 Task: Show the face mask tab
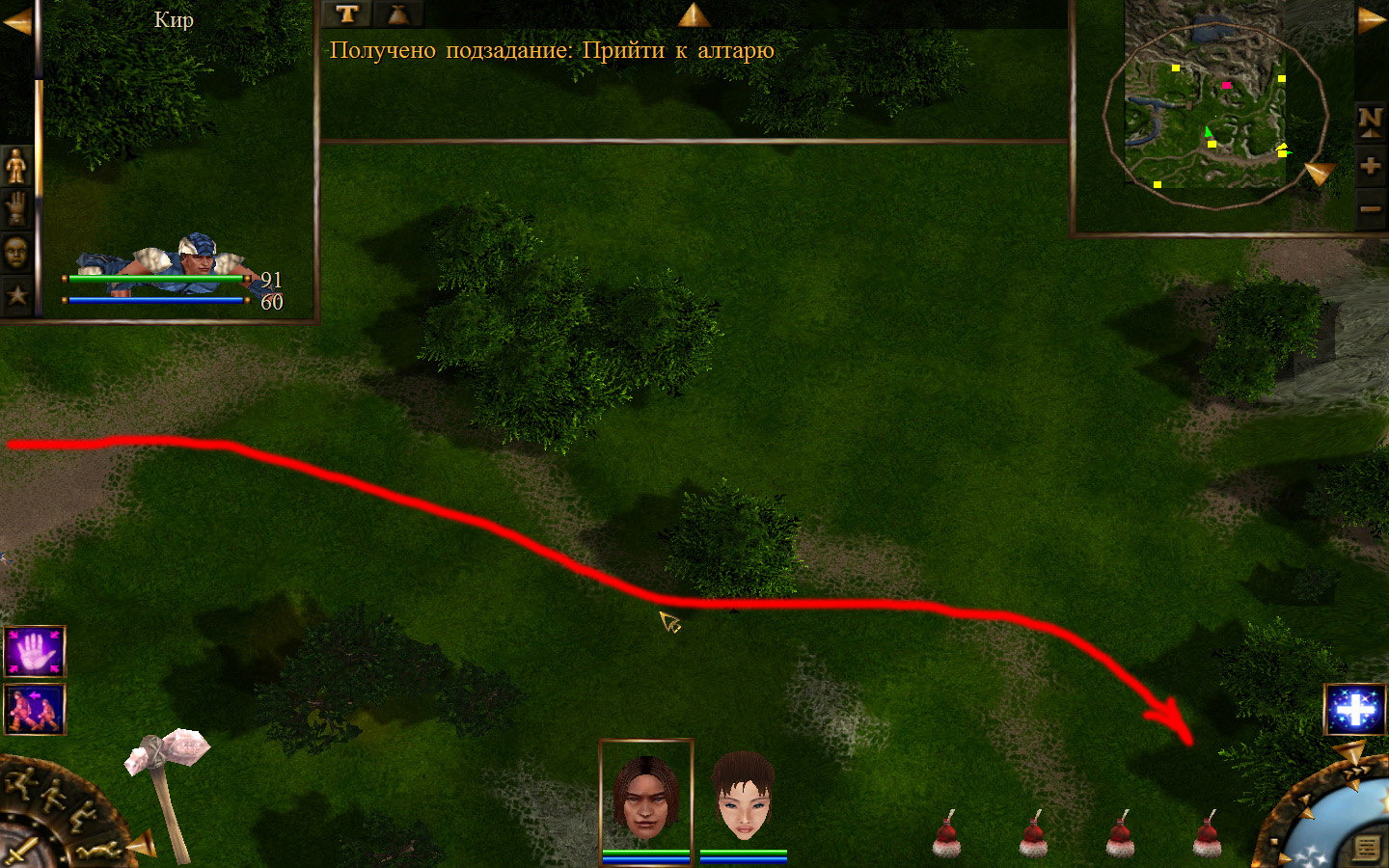(16, 252)
